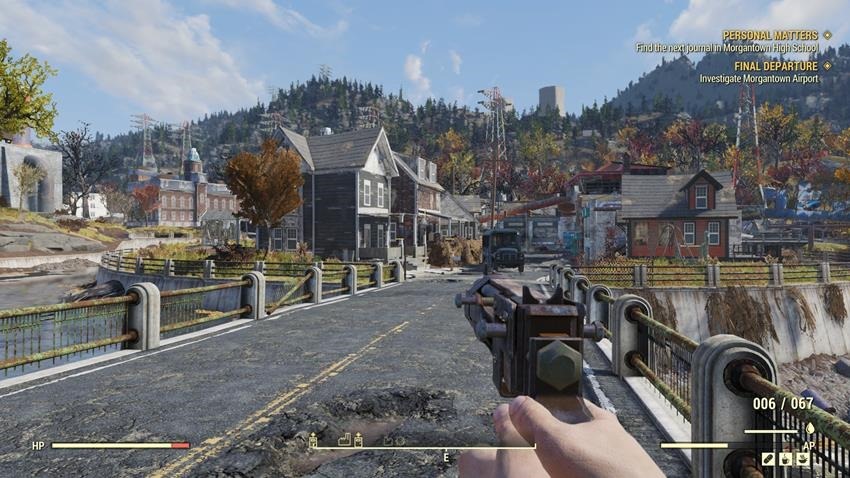Select the Final Departure quest entry
This screenshot has width=850, height=478.
[776, 66]
